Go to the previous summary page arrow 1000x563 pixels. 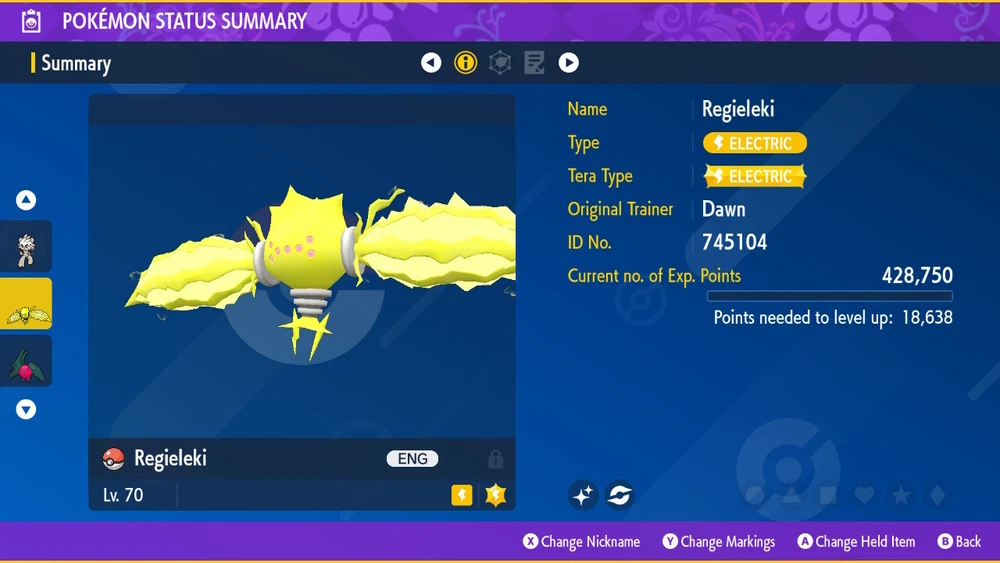click(x=431, y=63)
